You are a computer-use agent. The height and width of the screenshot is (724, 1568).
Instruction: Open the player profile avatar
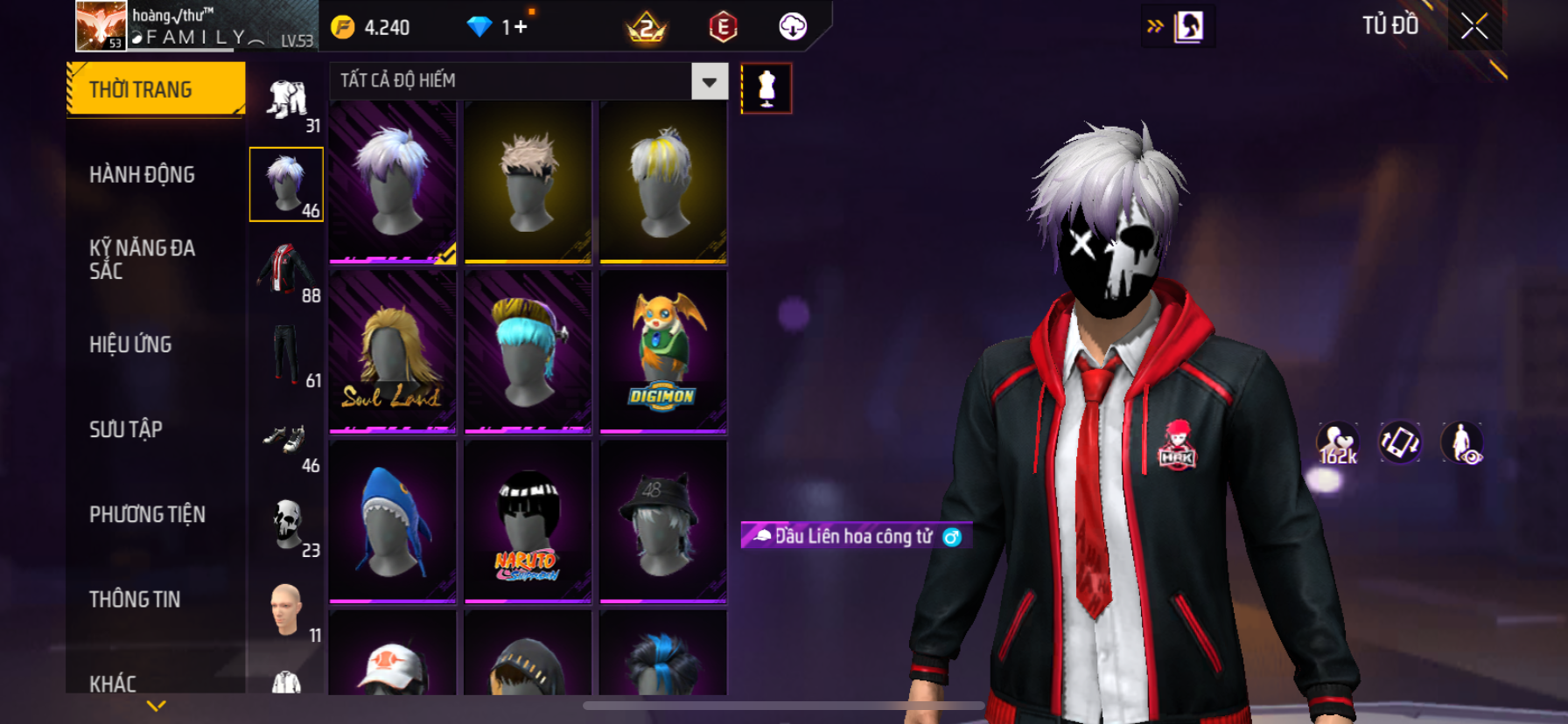(x=101, y=25)
